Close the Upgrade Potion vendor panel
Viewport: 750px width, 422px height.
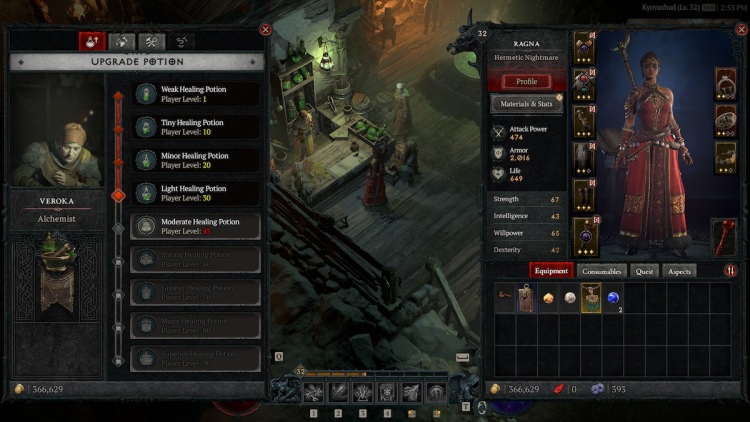(265, 30)
